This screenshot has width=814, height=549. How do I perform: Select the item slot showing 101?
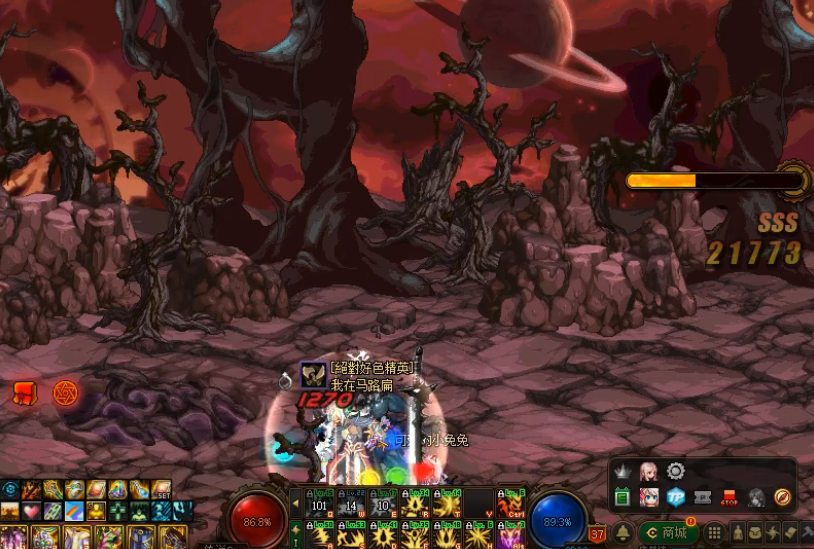pos(321,502)
